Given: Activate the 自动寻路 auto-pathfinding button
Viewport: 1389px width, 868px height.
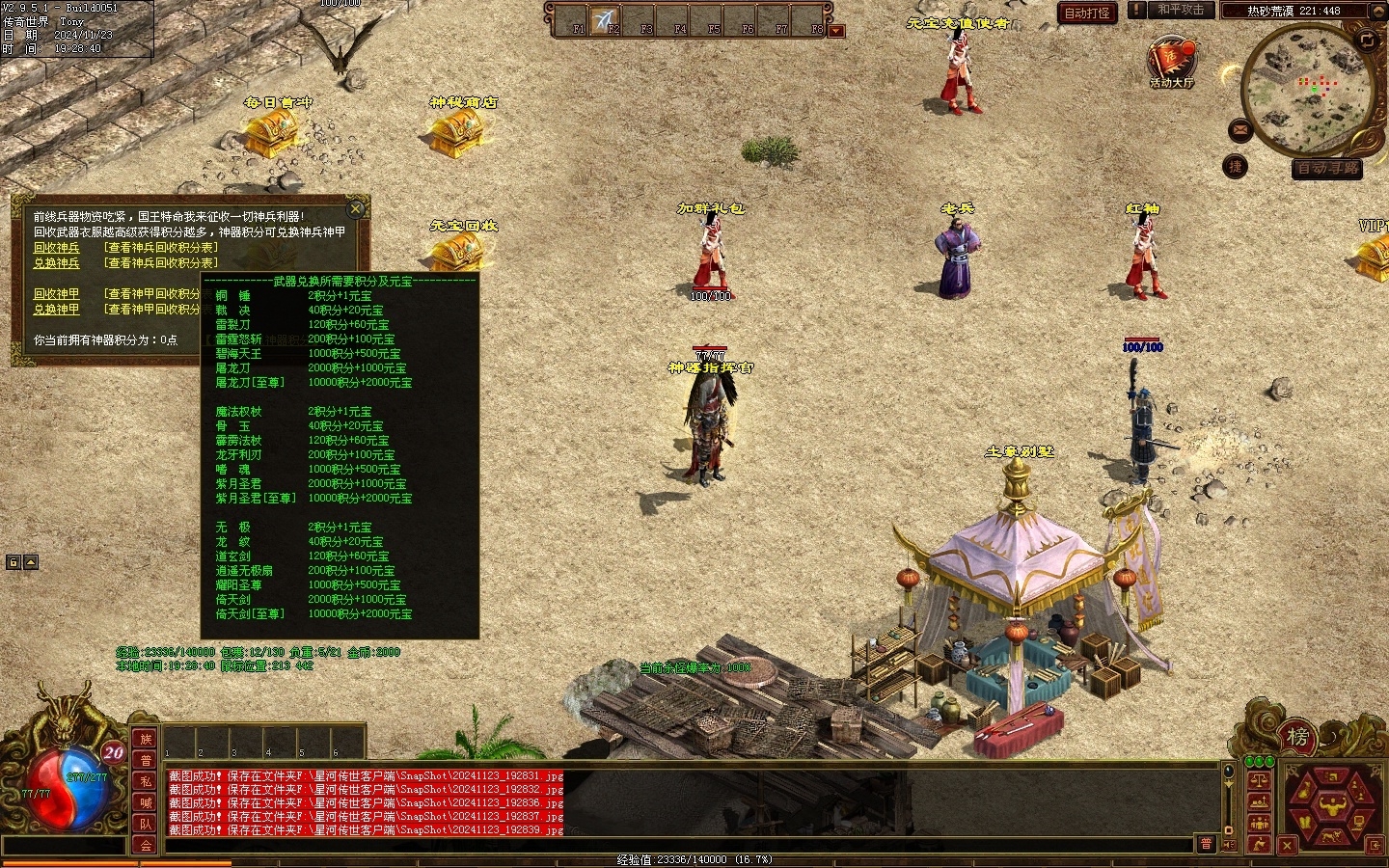Looking at the screenshot, I should click(1327, 169).
